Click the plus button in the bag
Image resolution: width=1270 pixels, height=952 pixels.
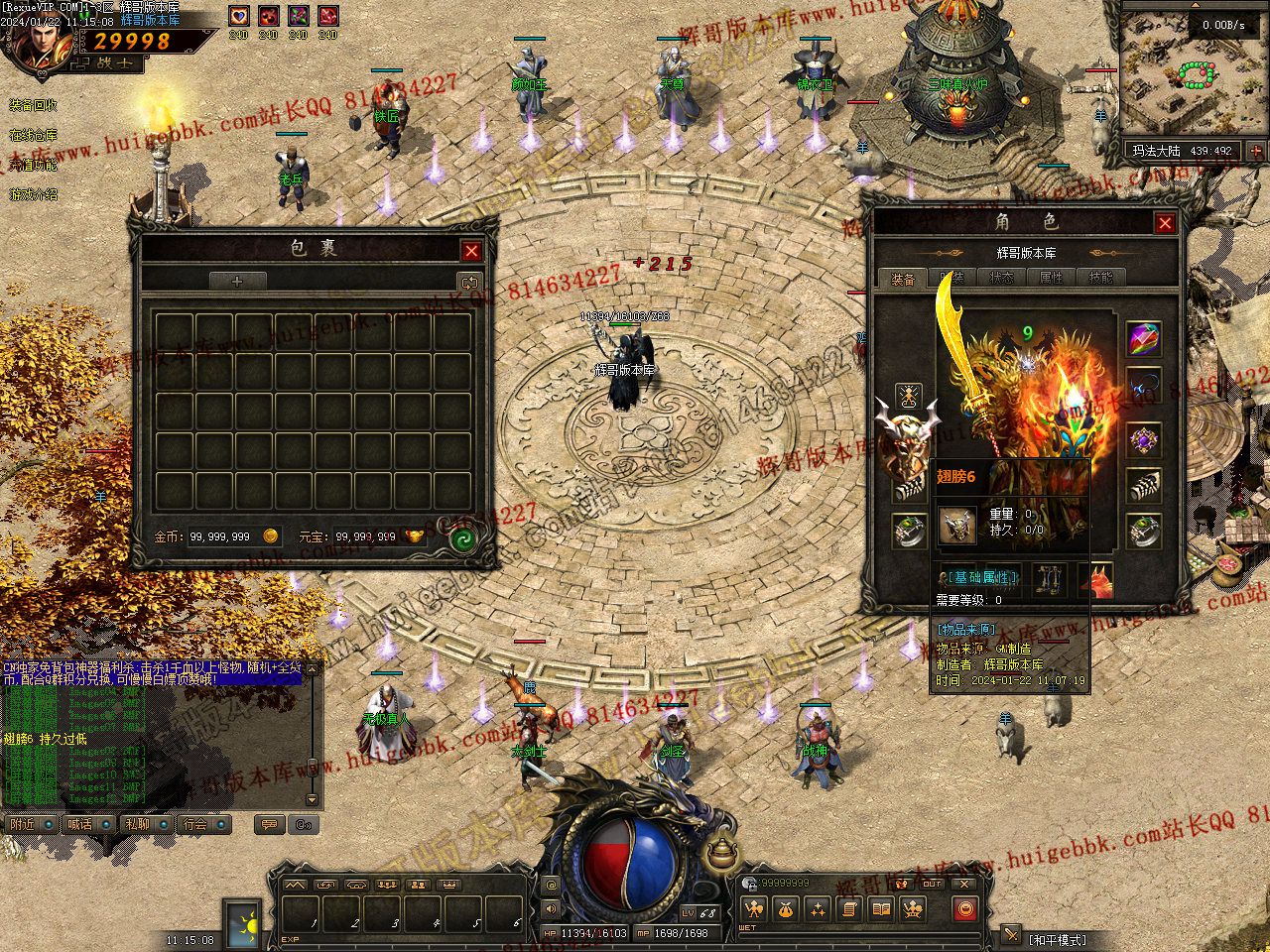[237, 282]
